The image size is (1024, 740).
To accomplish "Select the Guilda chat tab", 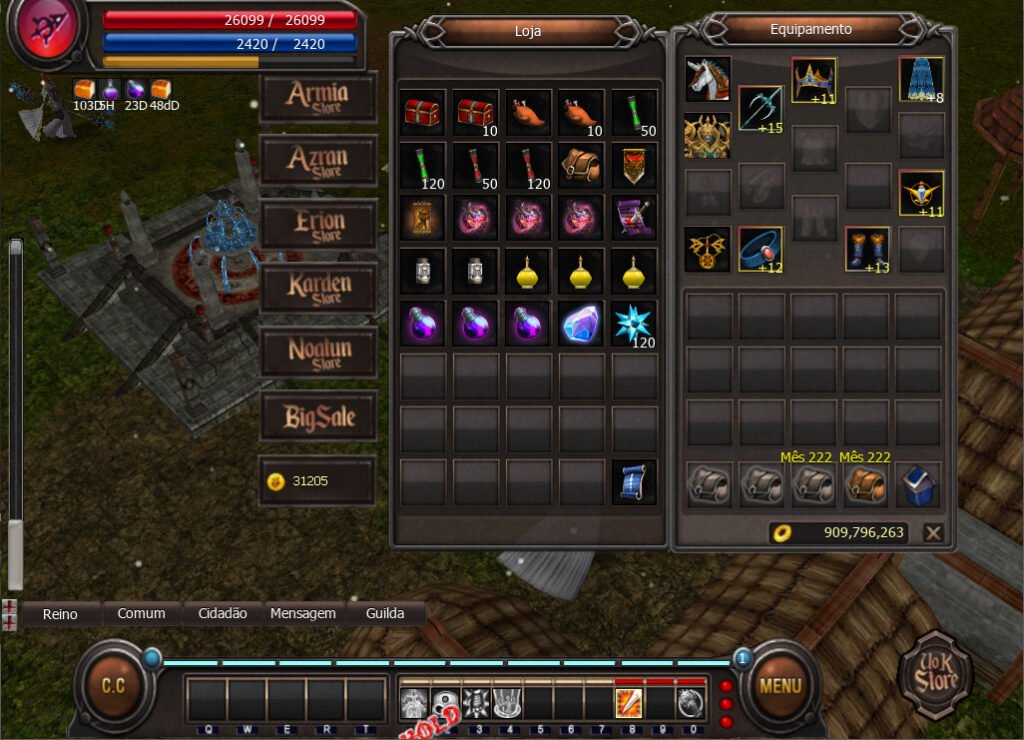I will point(385,614).
